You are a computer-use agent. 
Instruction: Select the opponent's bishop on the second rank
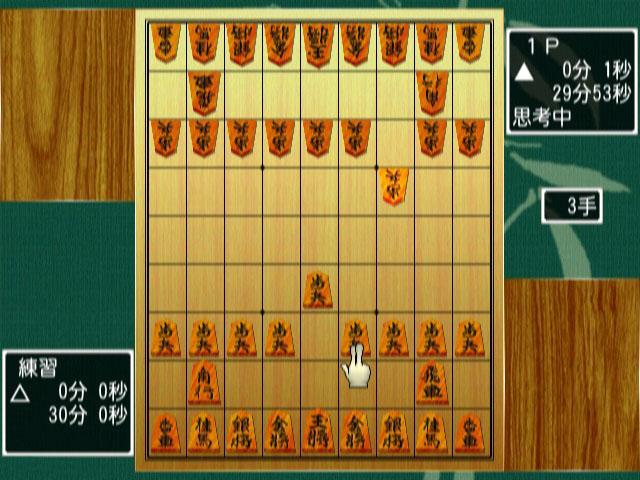[432, 92]
